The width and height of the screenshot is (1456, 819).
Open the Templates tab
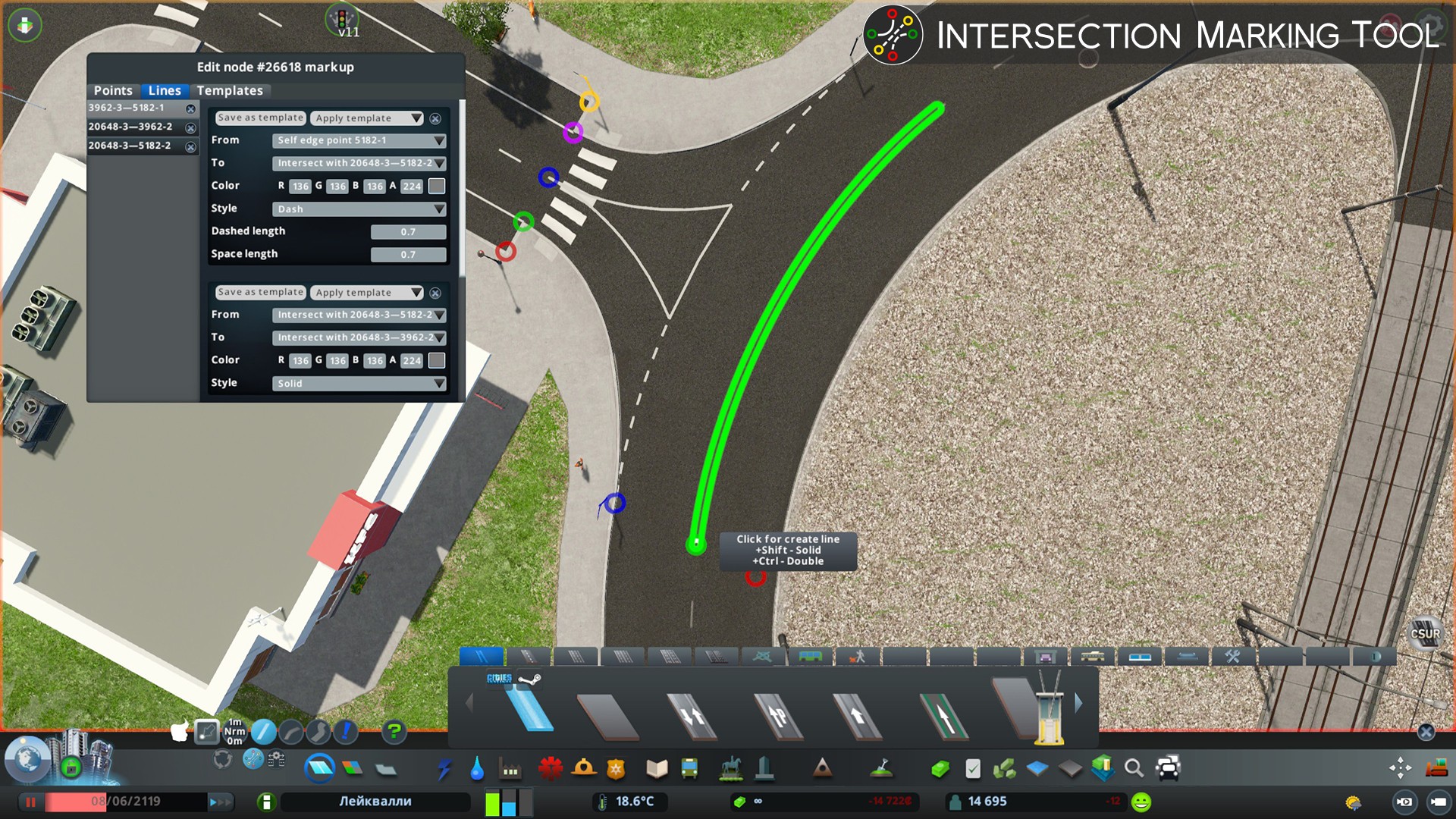230,90
